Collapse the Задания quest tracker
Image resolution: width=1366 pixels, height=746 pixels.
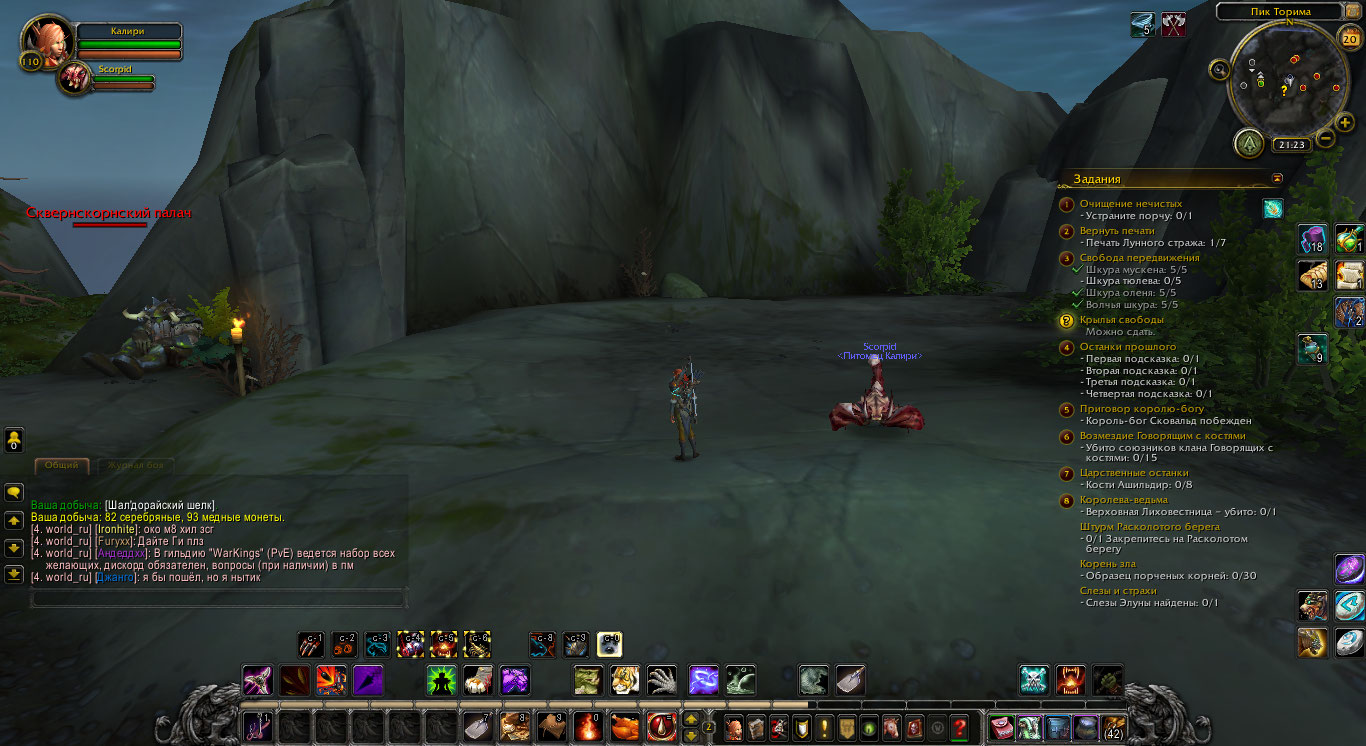[1276, 178]
